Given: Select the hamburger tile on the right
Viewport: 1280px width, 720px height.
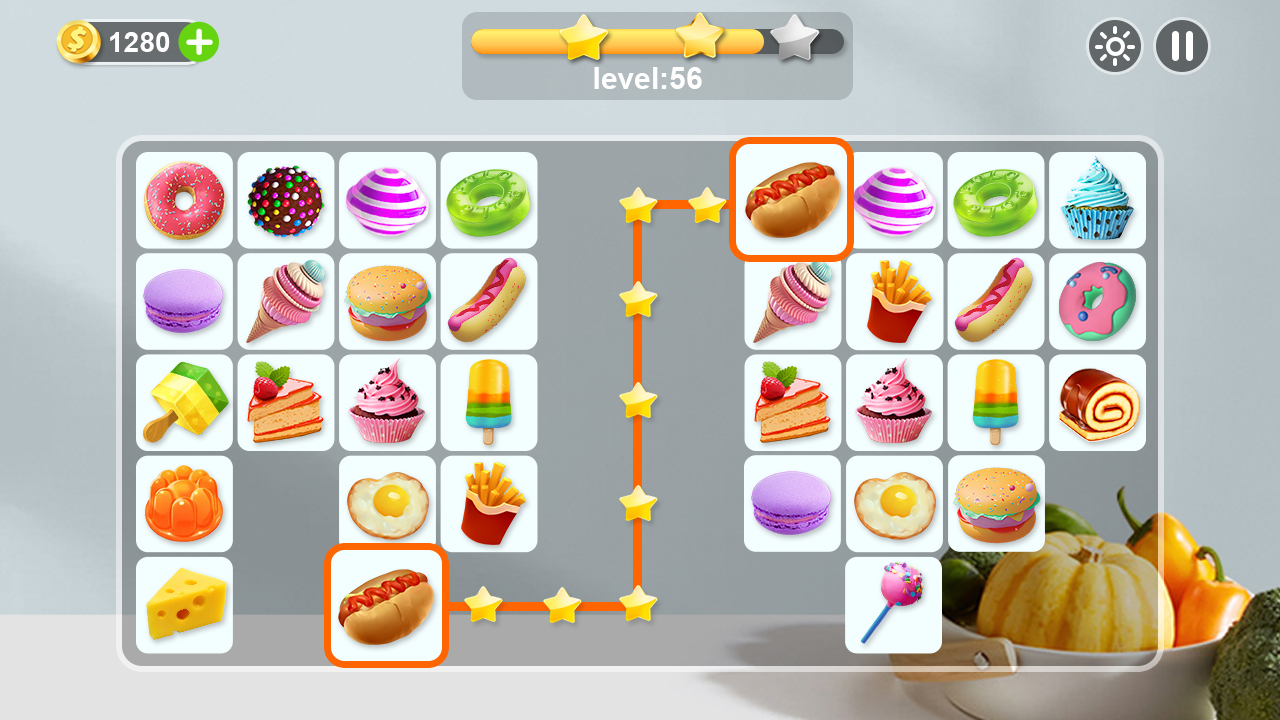Looking at the screenshot, I should tap(996, 503).
